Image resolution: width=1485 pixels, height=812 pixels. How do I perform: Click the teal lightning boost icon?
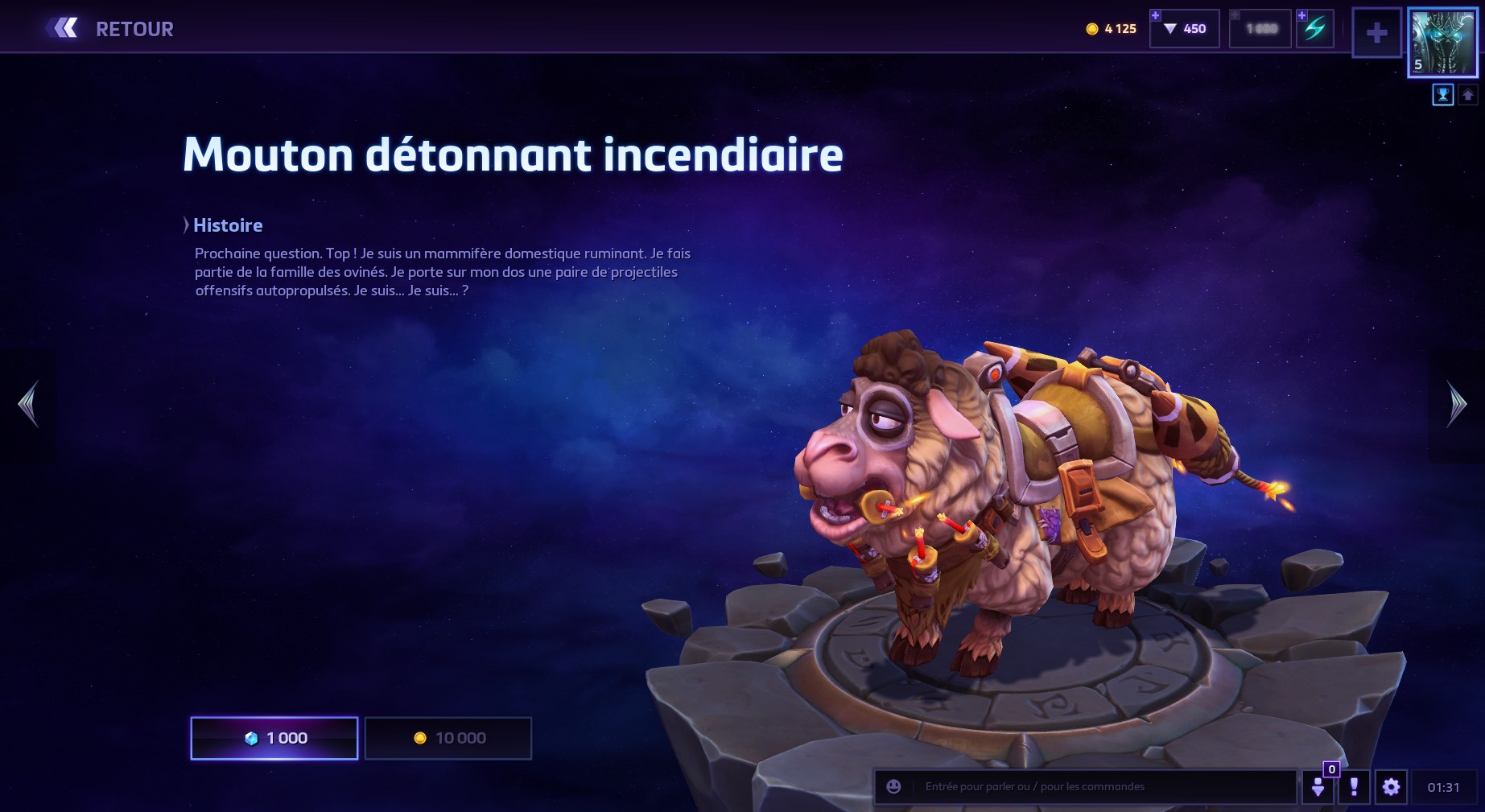point(1315,29)
